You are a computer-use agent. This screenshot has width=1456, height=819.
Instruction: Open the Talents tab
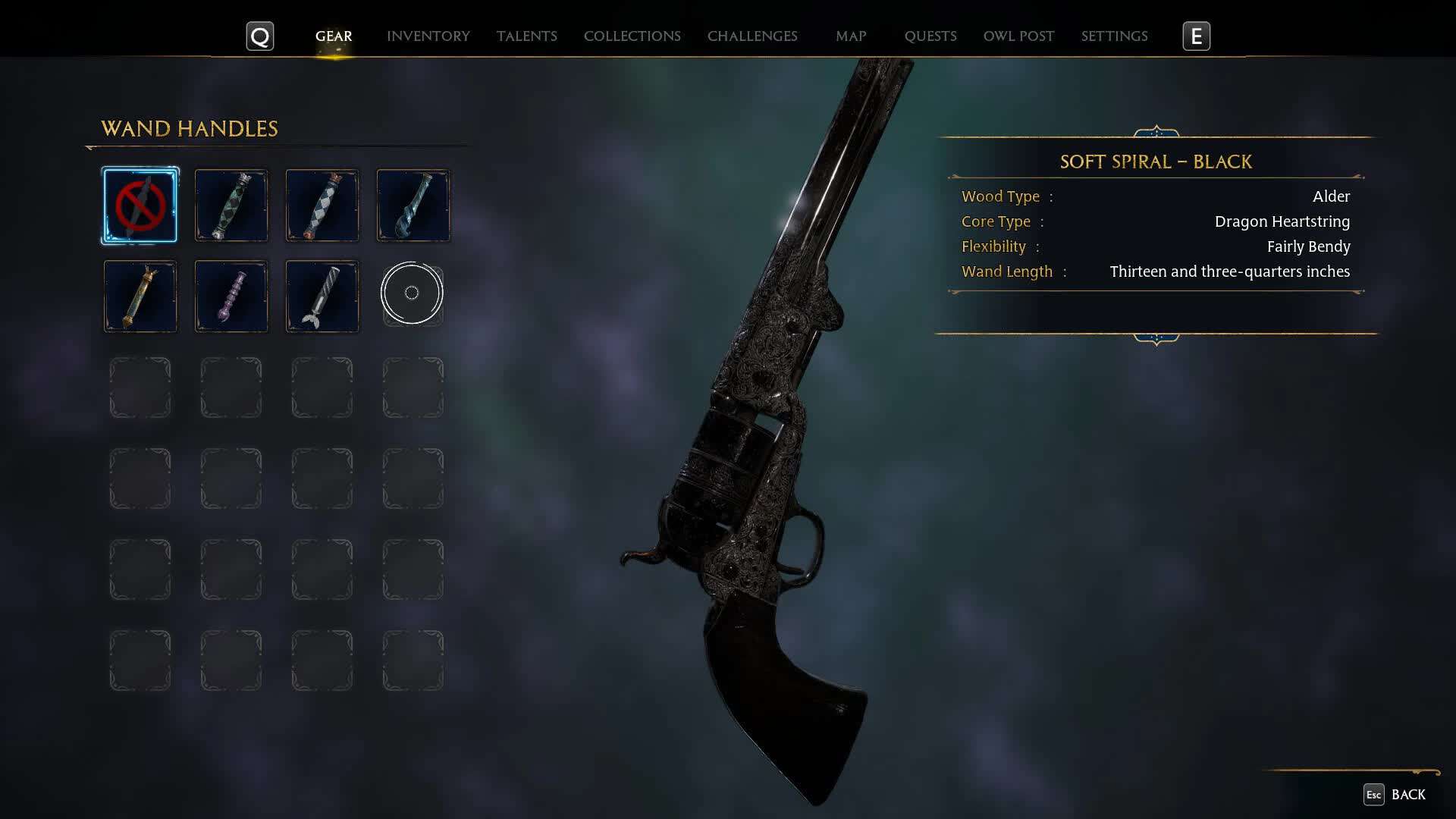click(526, 36)
